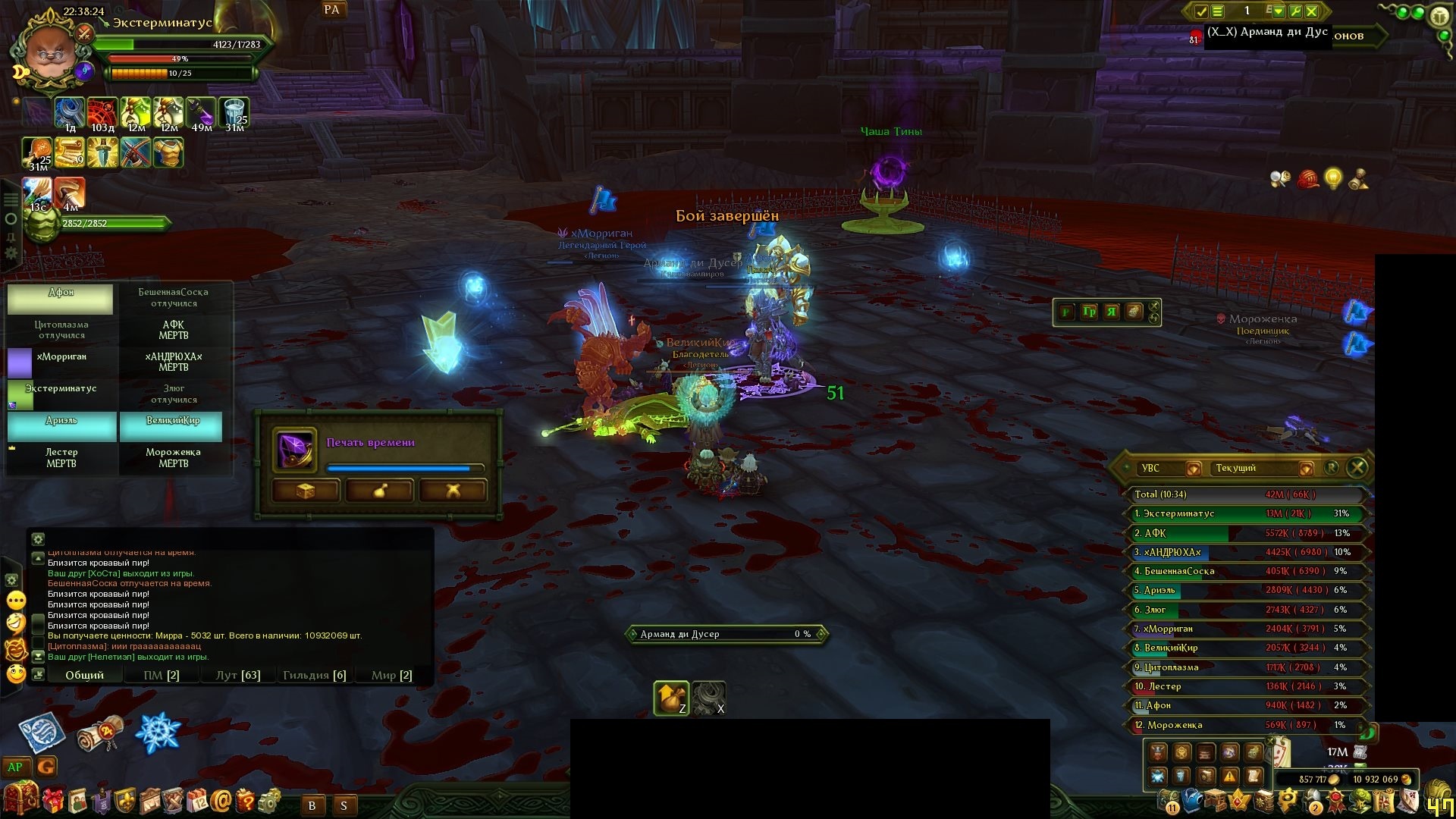The height and width of the screenshot is (819, 1456).
Task: Click the blue snowflake icon
Action: (157, 733)
